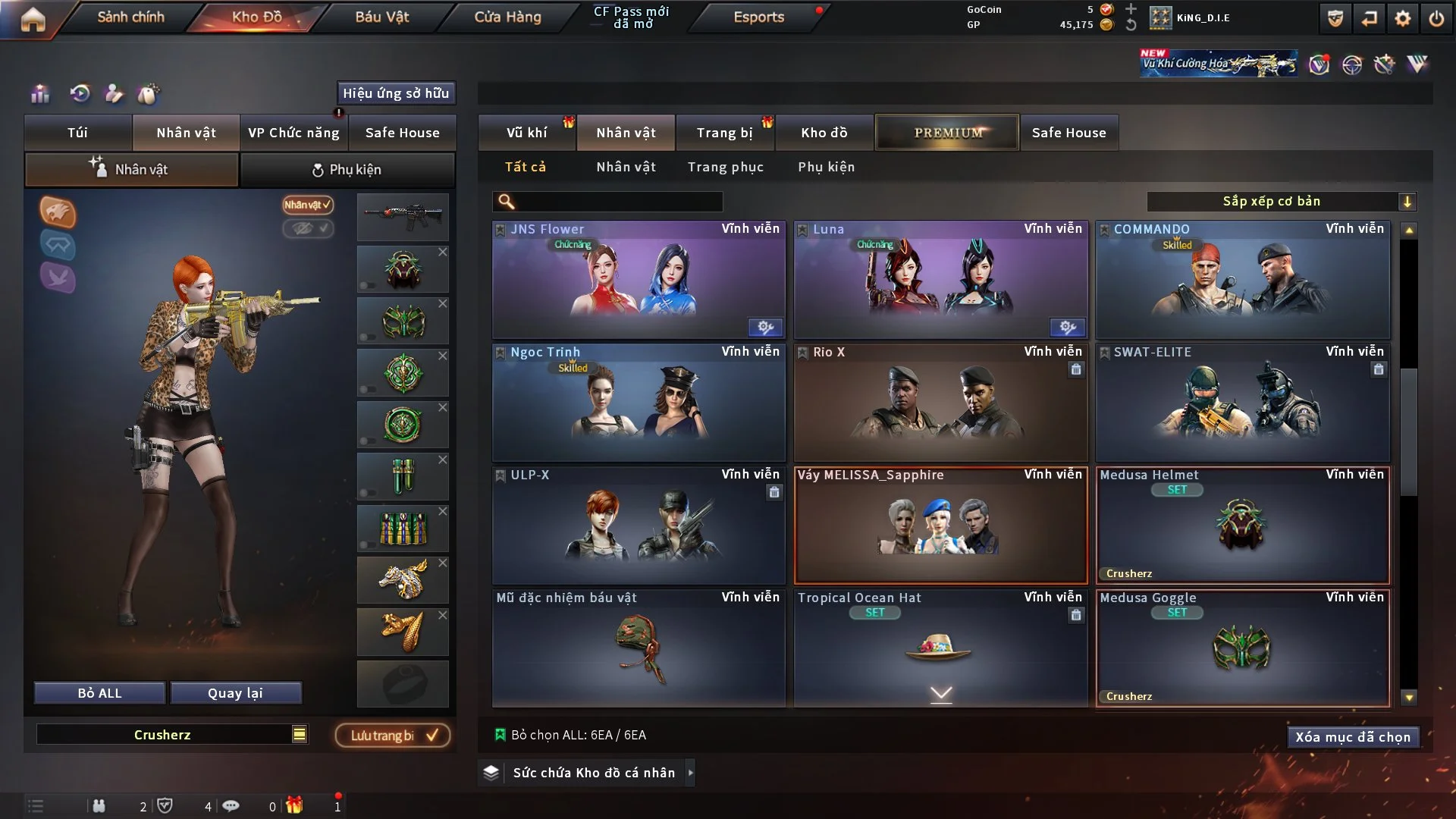This screenshot has height=819, width=1456.
Task: Filter by Trang phục category
Action: coord(725,167)
